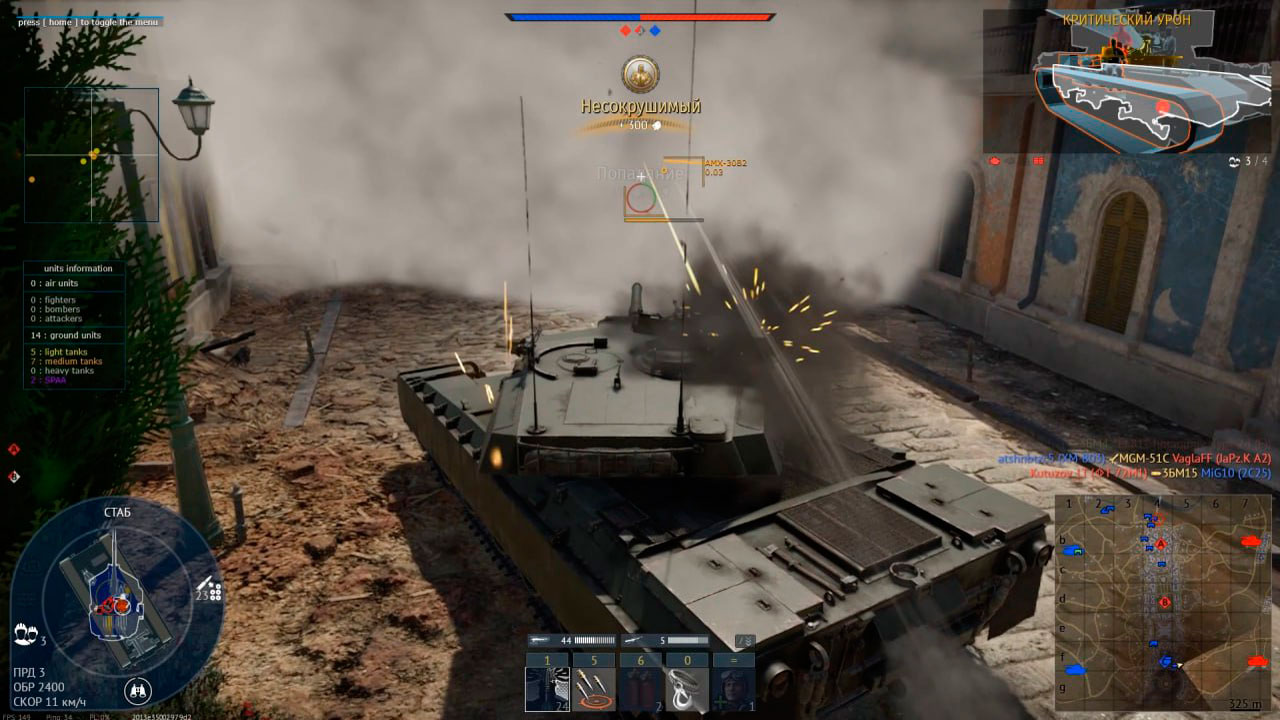Image resolution: width=1280 pixels, height=720 pixels.
Task: Use the fire extinguisher slot
Action: (640, 689)
